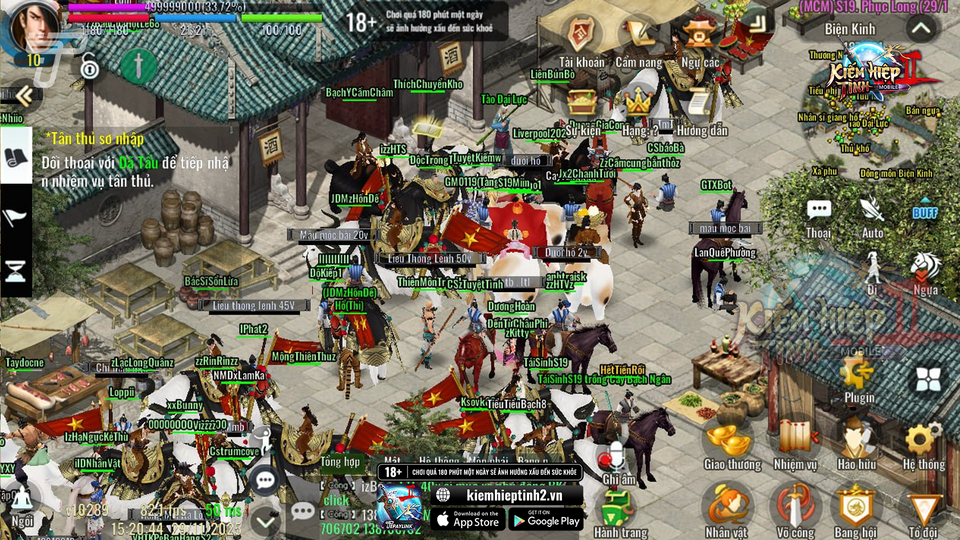960x540 pixels.
Task: Show the Hạng ranking crown
Action: (x=639, y=103)
